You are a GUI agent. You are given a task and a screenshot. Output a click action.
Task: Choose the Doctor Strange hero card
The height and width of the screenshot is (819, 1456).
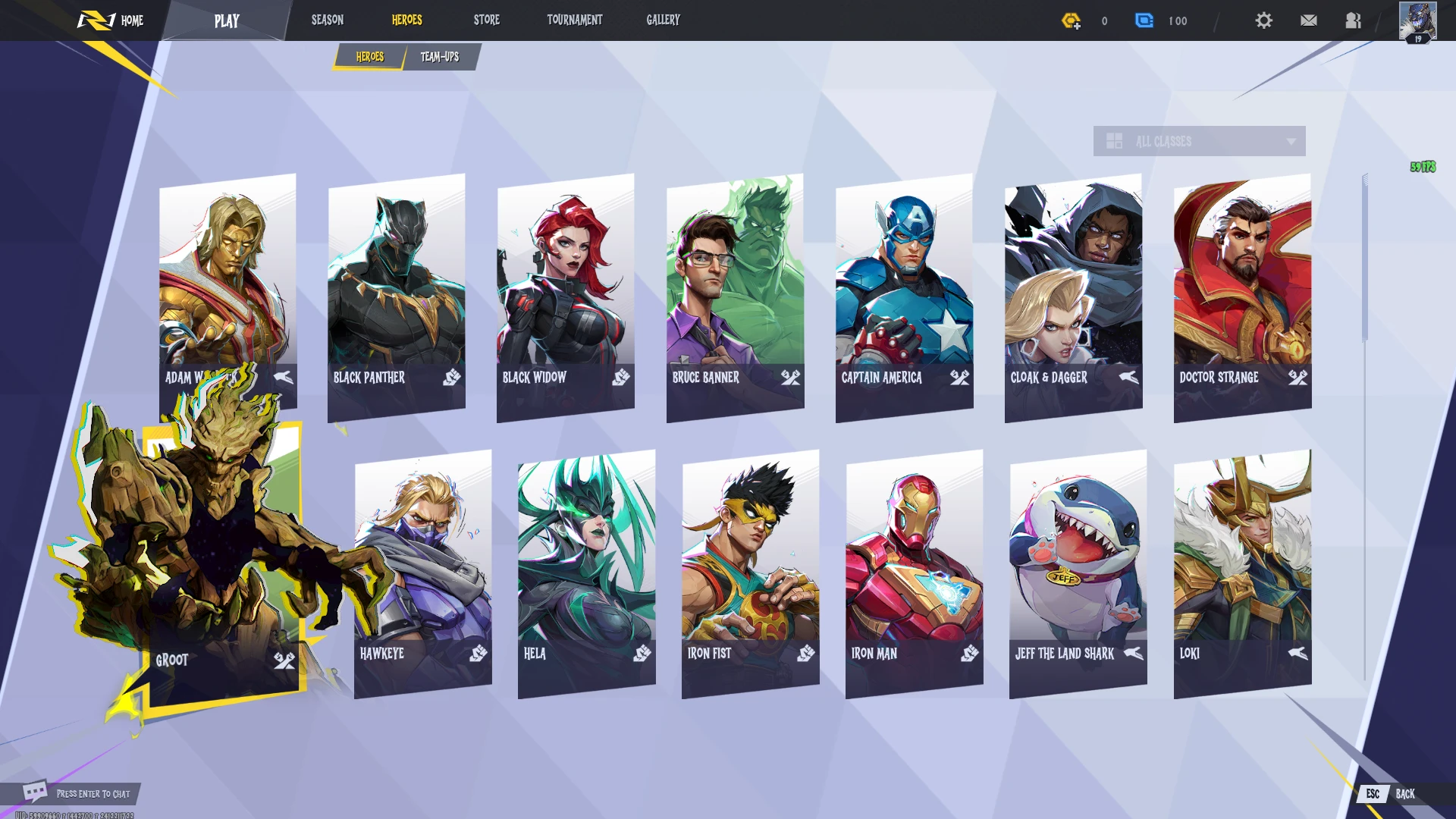1242,296
